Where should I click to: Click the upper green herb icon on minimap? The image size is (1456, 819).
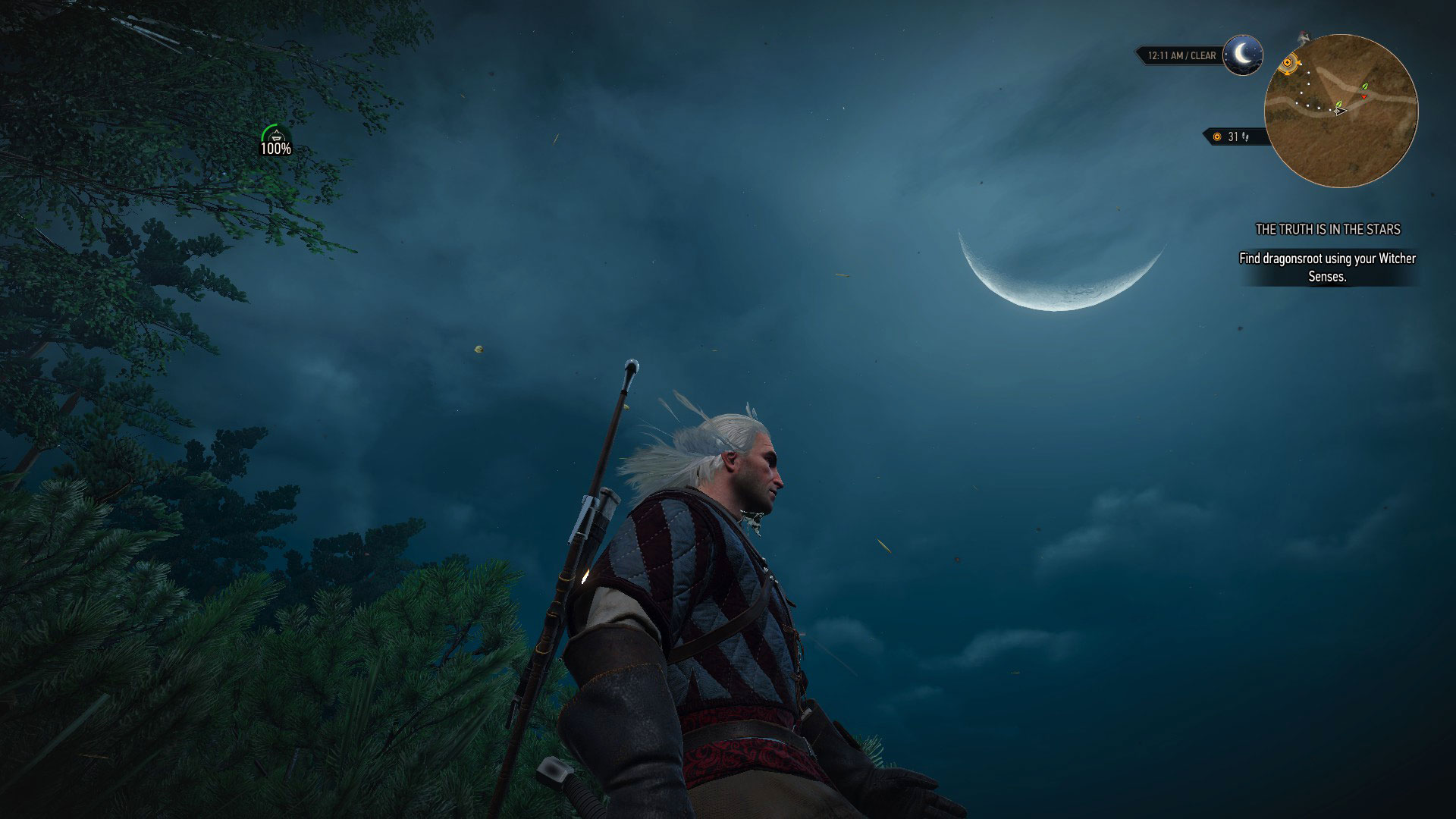coord(1365,86)
